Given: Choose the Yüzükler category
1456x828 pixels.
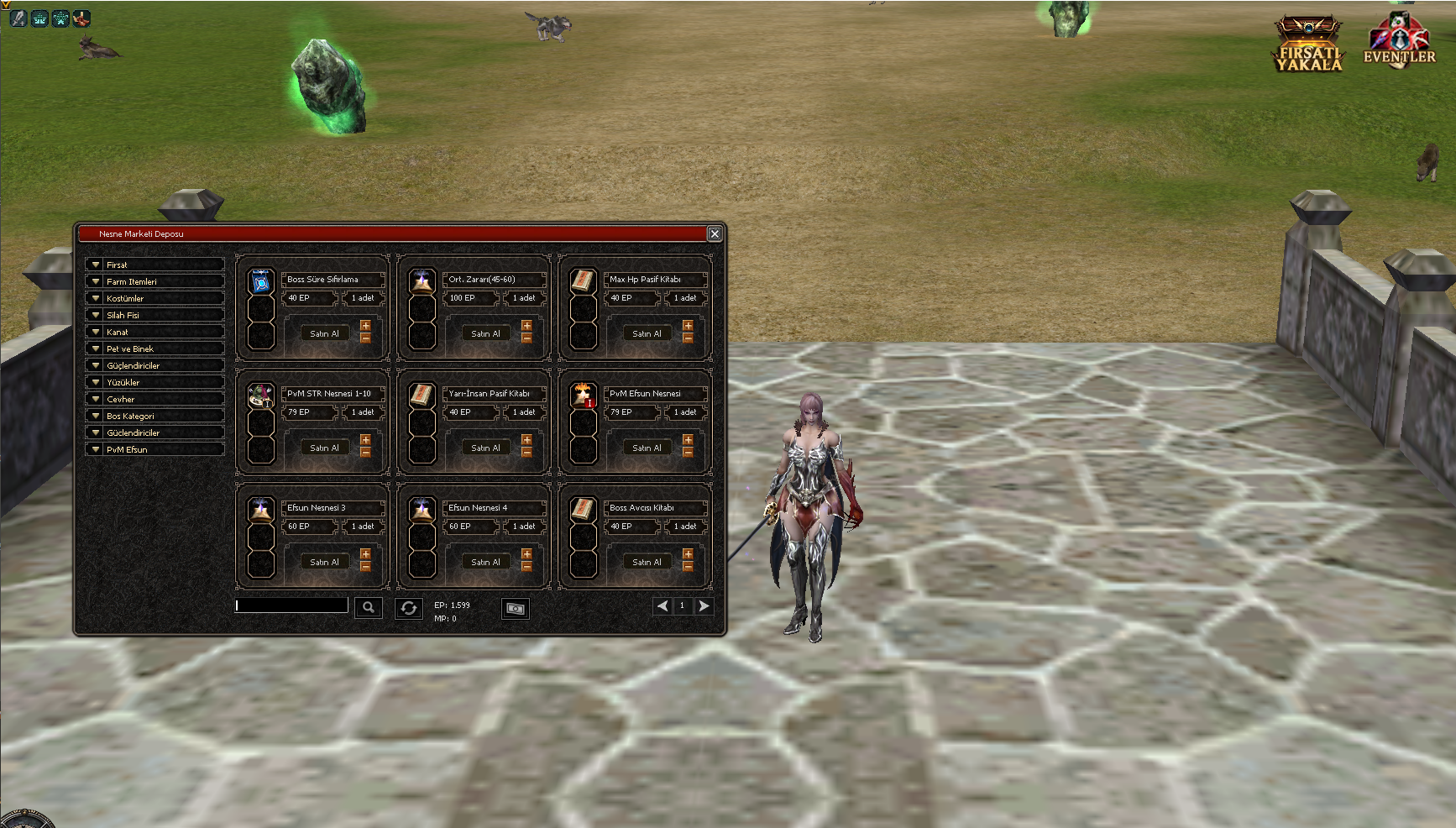Looking at the screenshot, I should [155, 382].
